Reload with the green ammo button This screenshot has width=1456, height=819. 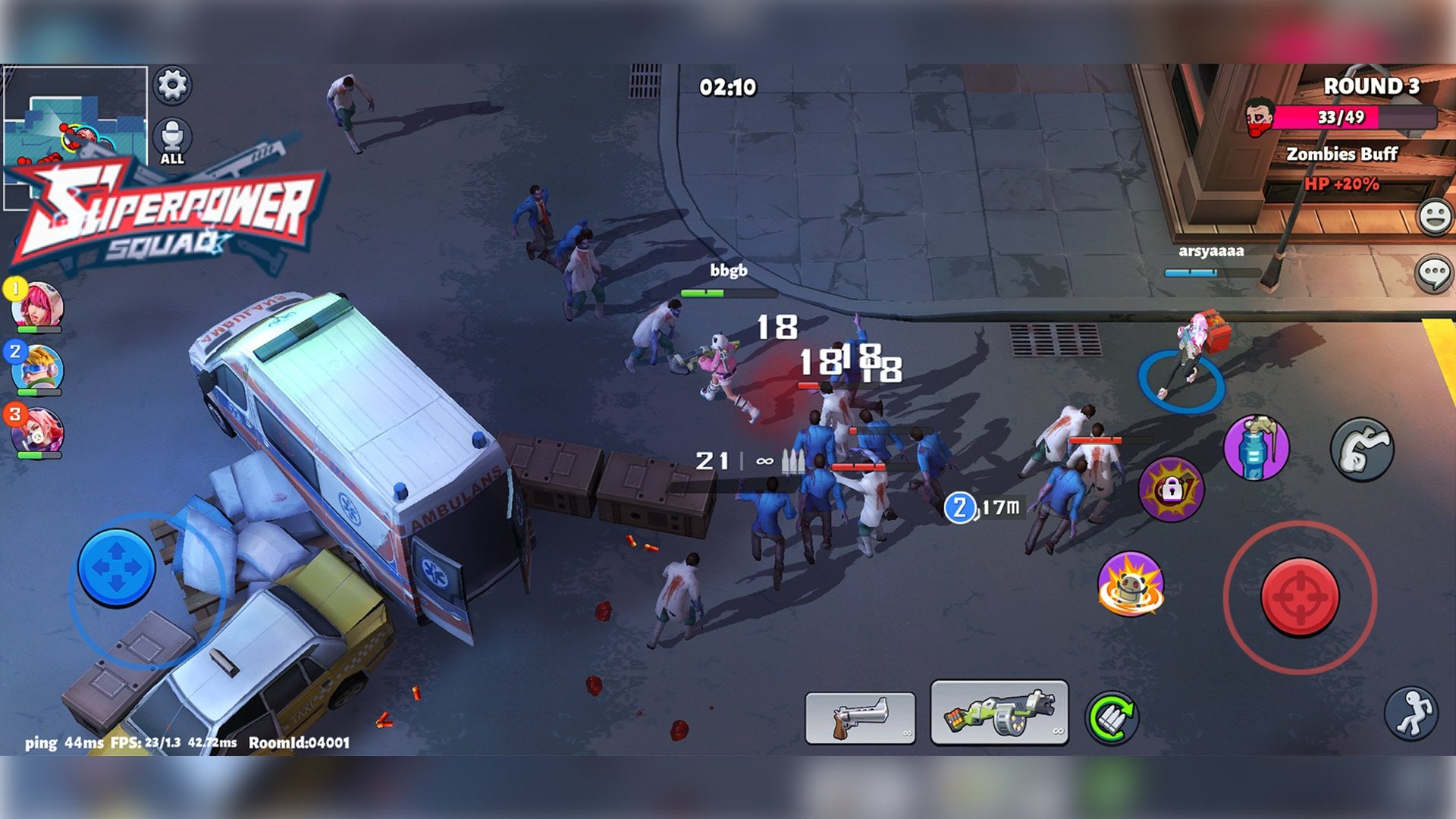[1112, 717]
